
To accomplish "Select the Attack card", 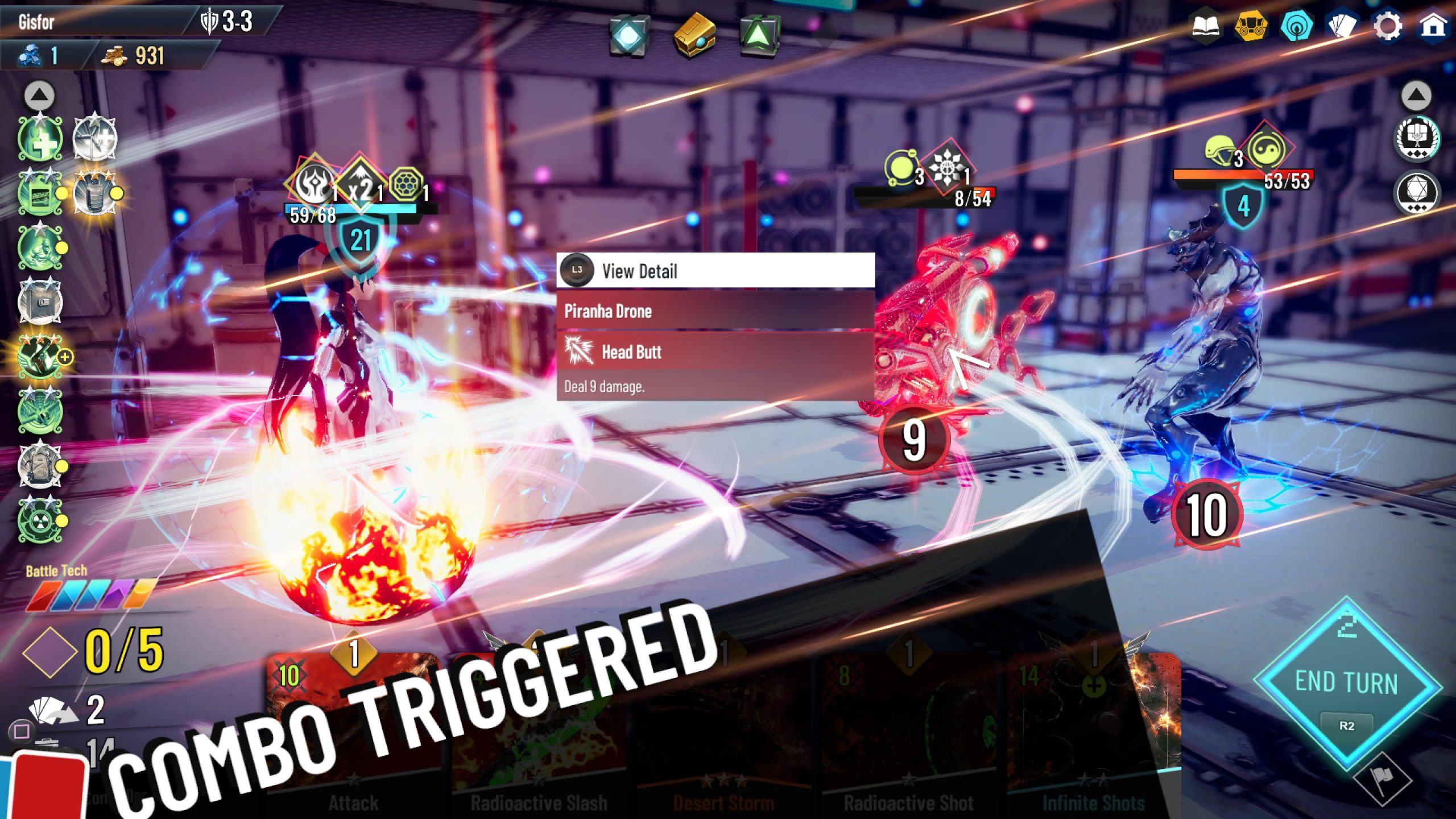I will coord(353,739).
